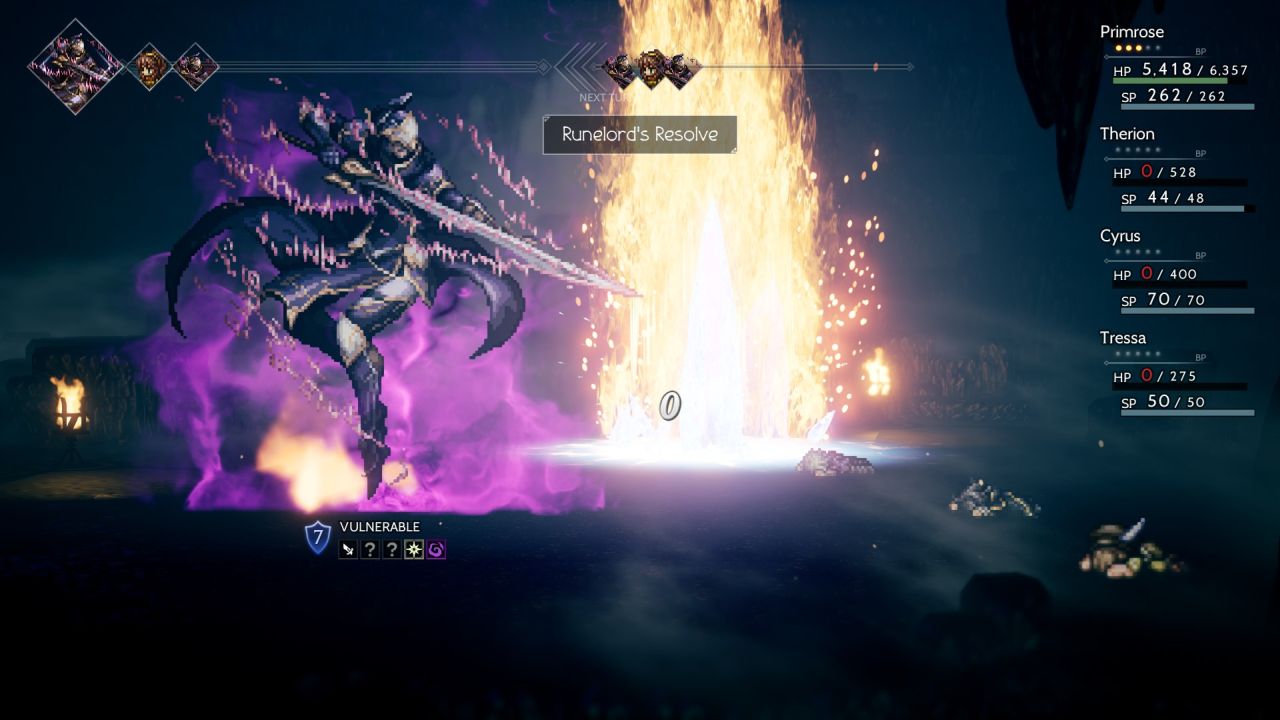This screenshot has width=1280, height=720.
Task: Click Primrose's portrait in the next turn queue
Action: point(651,67)
